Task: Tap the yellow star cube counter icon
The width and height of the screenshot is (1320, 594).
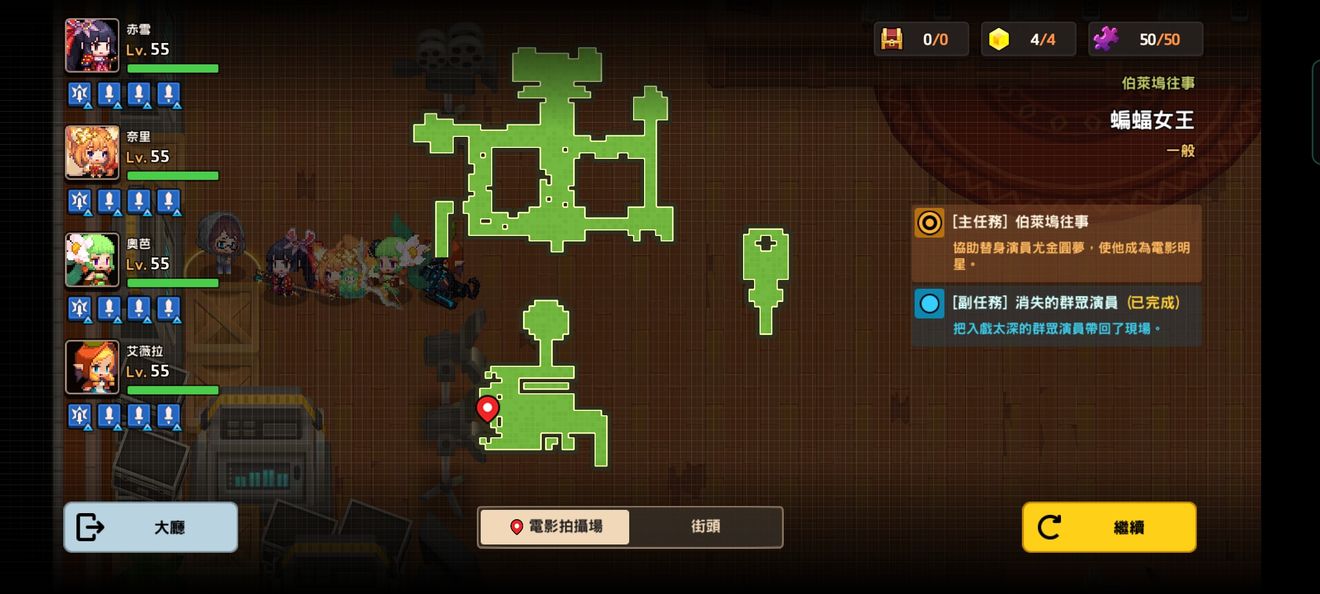Action: (998, 39)
